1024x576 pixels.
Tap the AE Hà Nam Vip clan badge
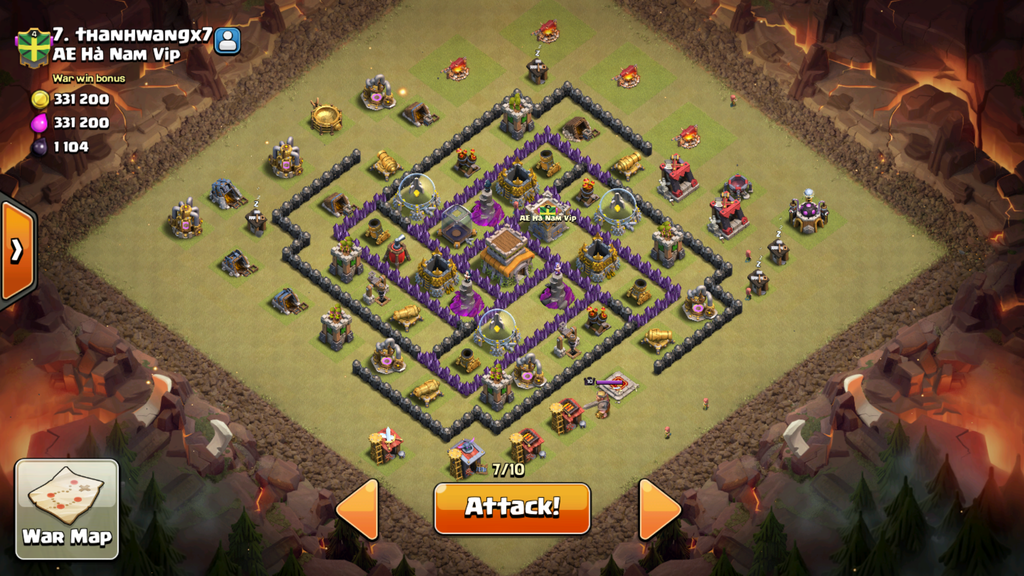(32, 47)
